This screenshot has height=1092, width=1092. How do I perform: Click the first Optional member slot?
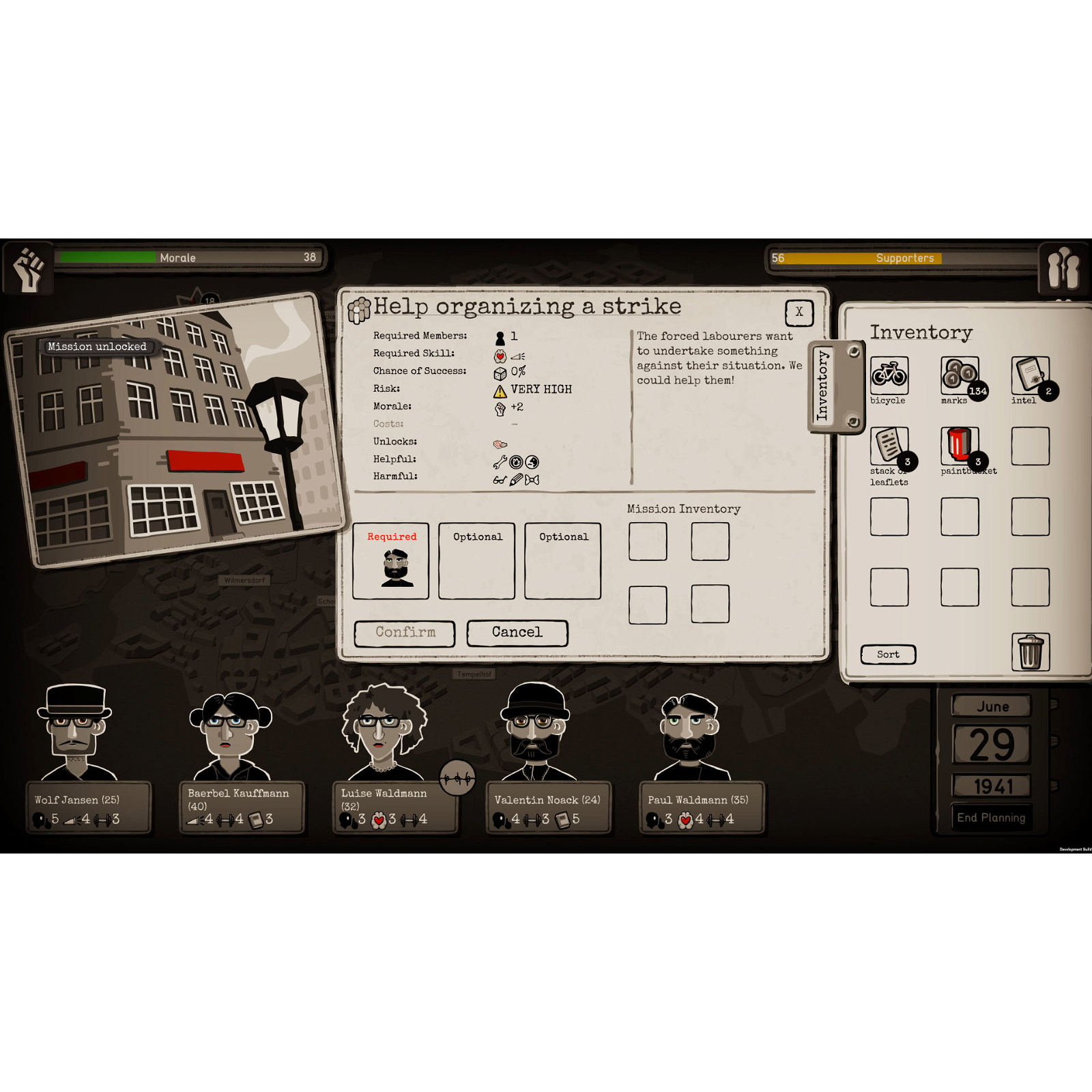pos(476,561)
